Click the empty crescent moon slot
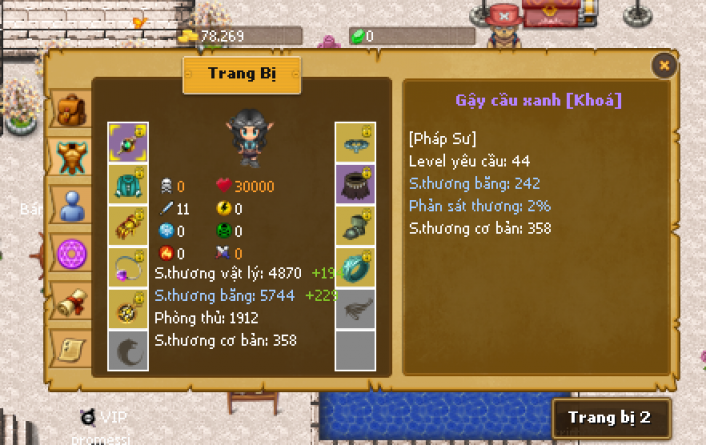The image size is (706, 445). click(x=128, y=351)
